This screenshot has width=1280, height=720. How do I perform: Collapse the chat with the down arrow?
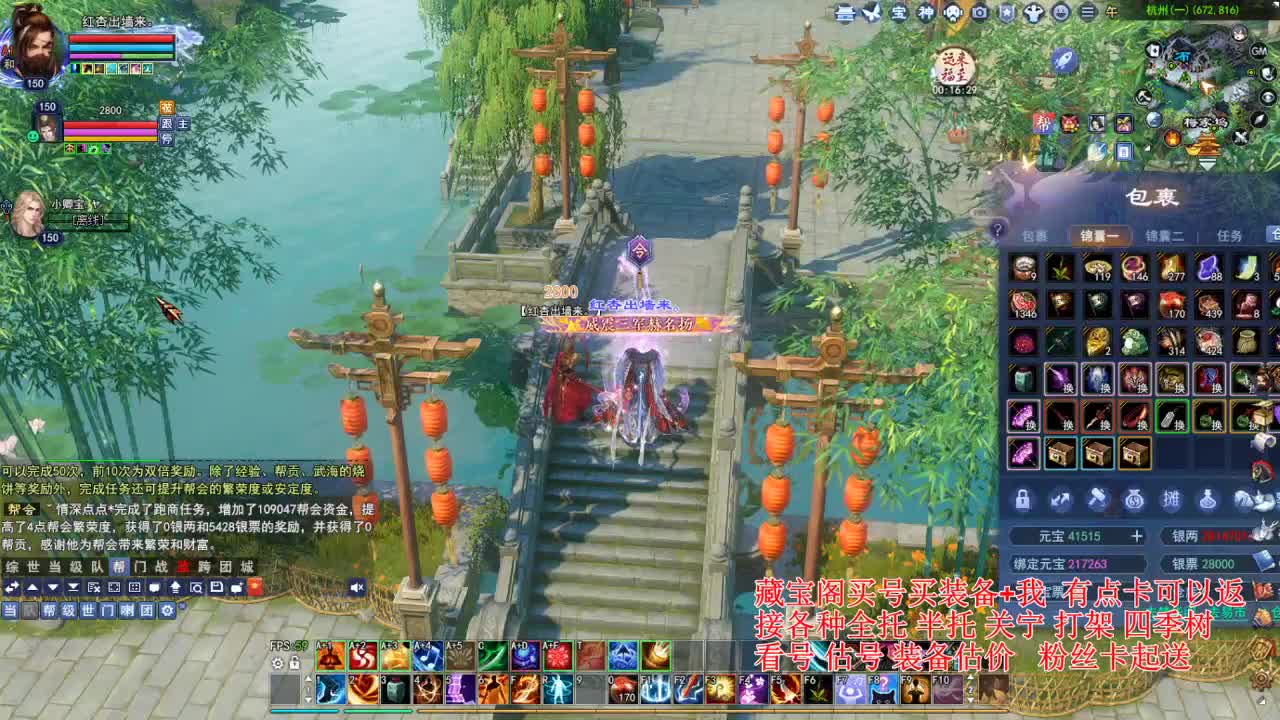(x=53, y=587)
